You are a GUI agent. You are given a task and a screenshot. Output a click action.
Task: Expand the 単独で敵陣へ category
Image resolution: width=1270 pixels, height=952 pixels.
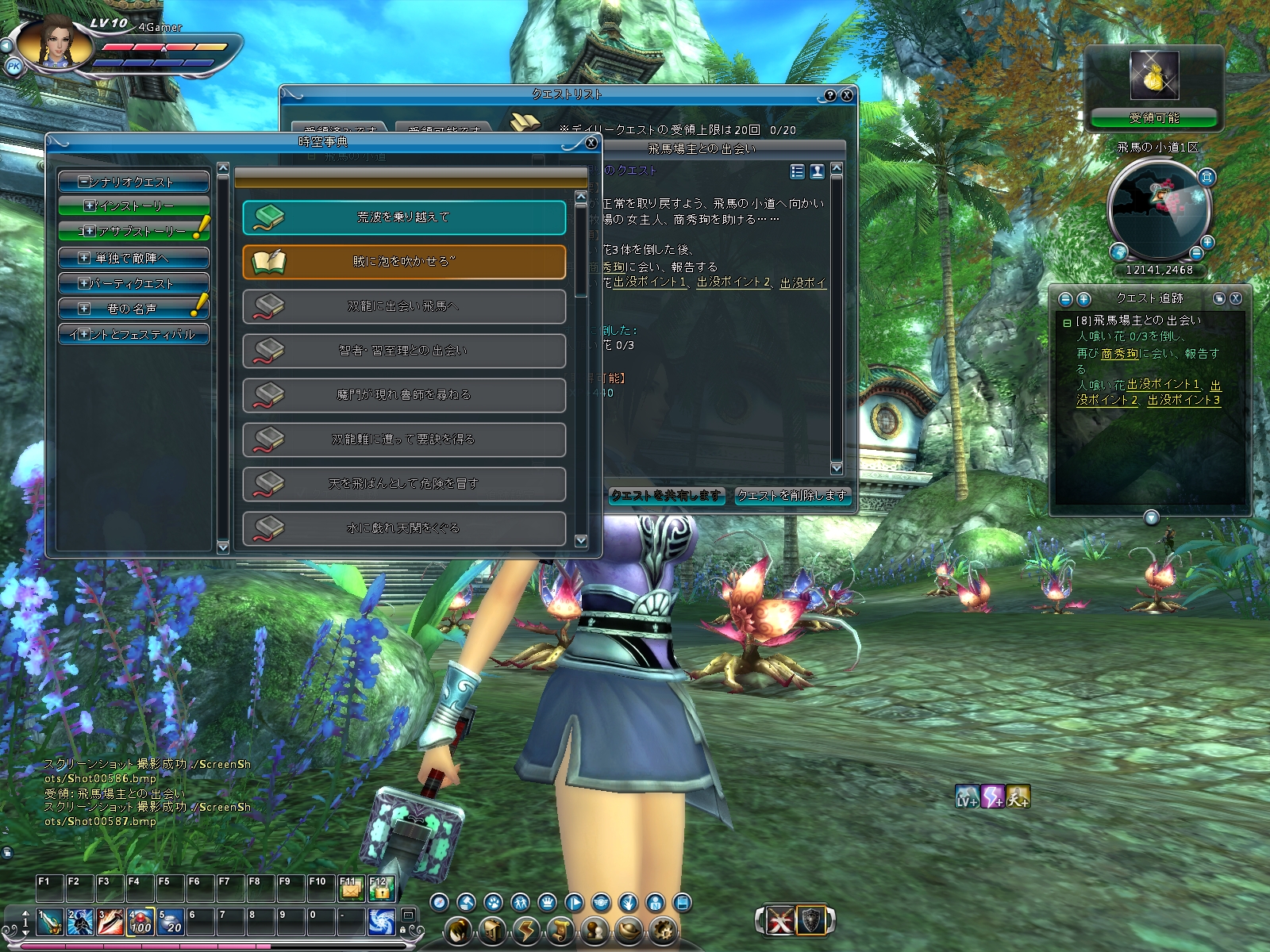tap(84, 258)
